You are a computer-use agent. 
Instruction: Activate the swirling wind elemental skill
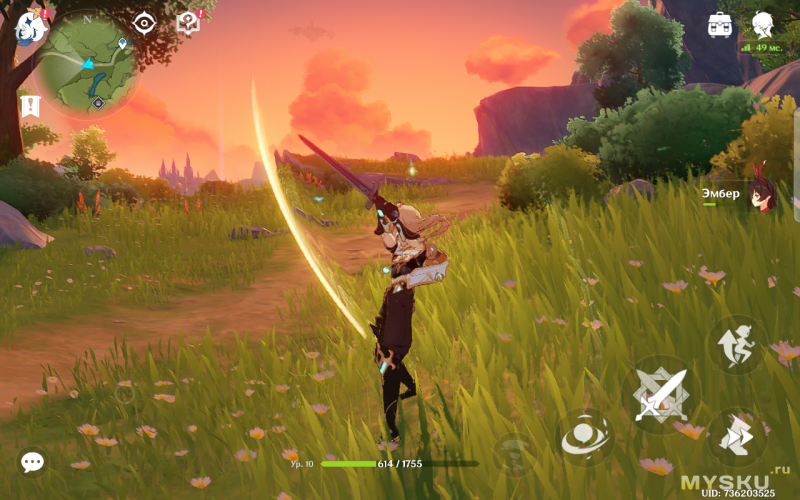pyautogui.click(x=584, y=437)
